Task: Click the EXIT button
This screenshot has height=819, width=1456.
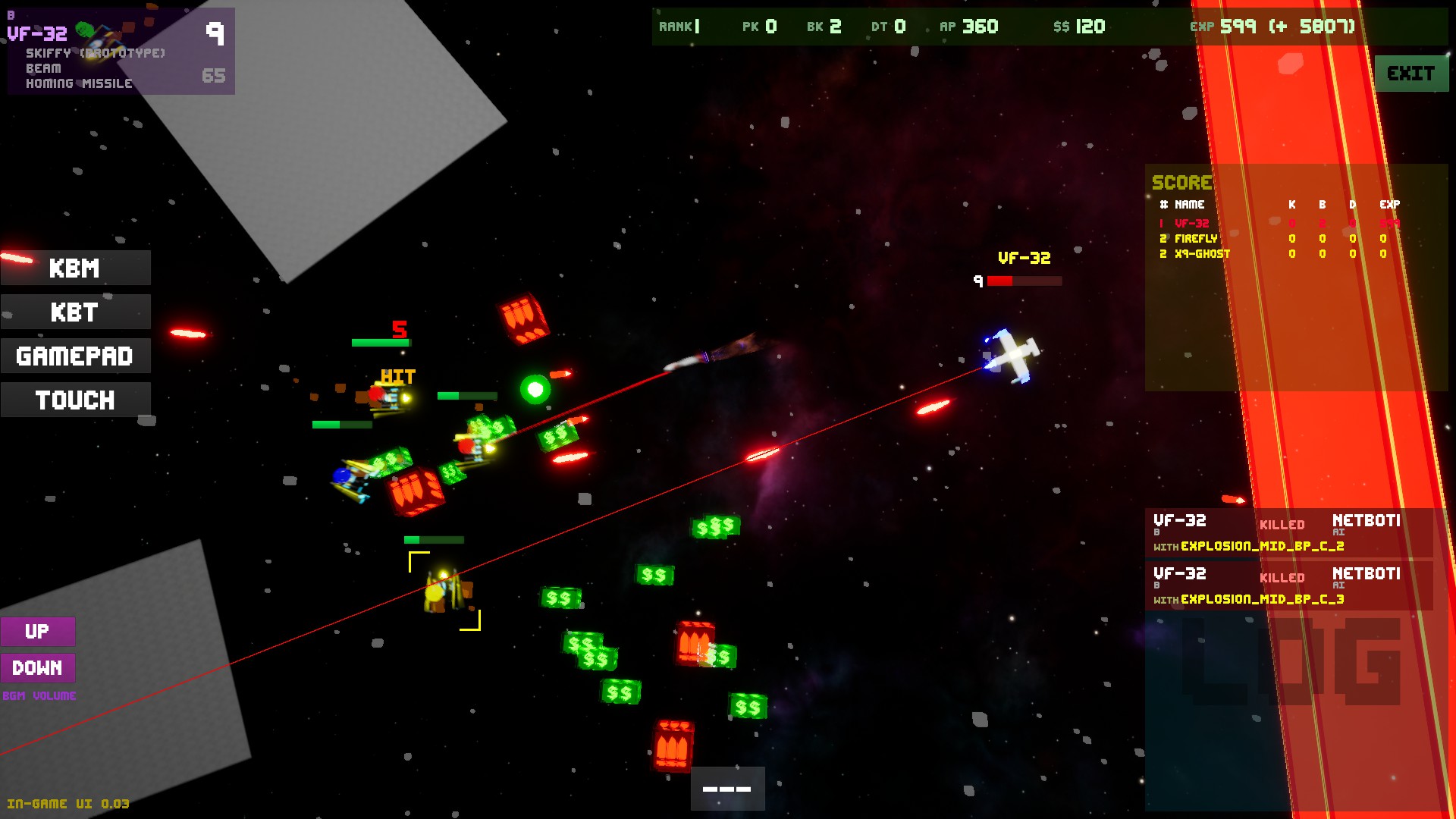Action: [x=1411, y=74]
